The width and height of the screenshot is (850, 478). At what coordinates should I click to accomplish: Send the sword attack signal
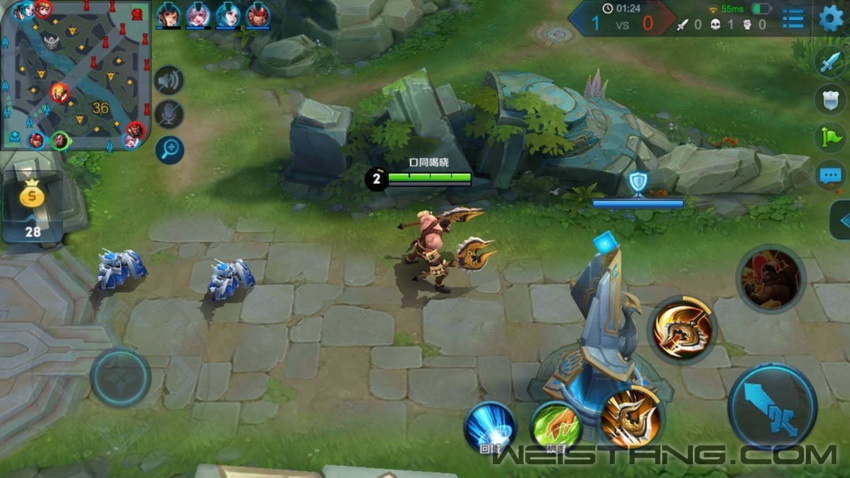[x=830, y=62]
